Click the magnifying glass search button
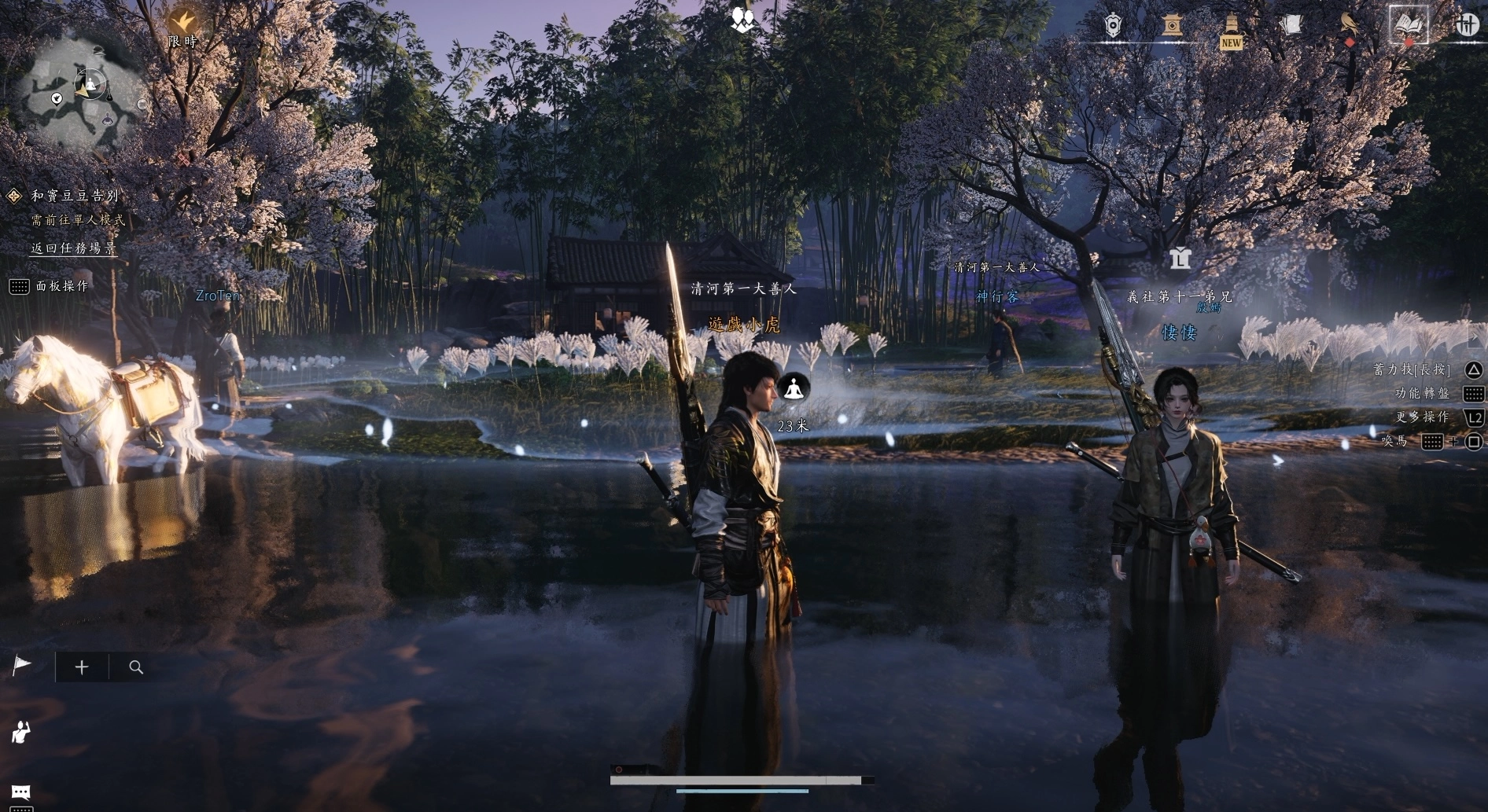 coord(136,667)
